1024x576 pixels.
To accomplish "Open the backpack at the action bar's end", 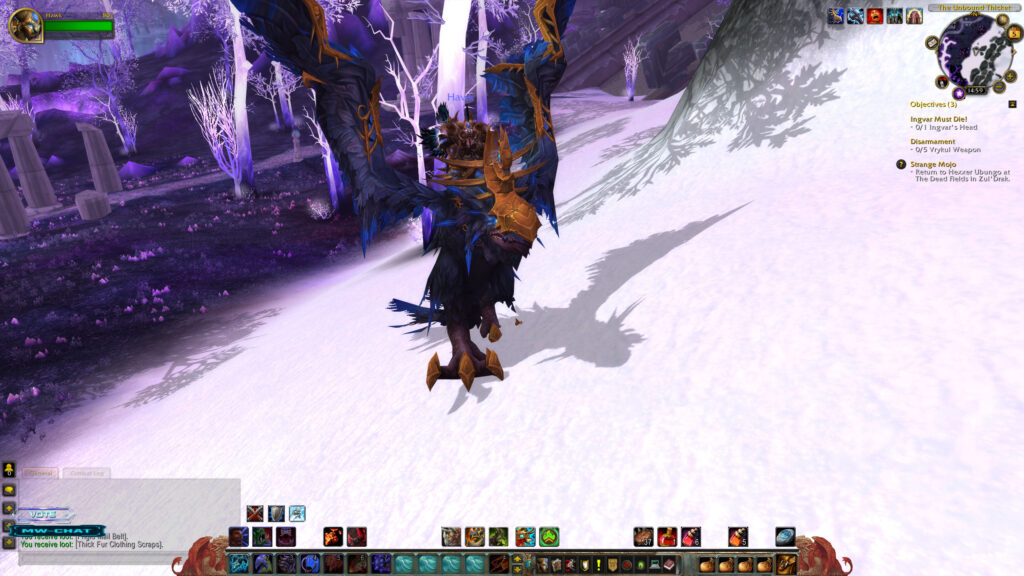I will 787,564.
